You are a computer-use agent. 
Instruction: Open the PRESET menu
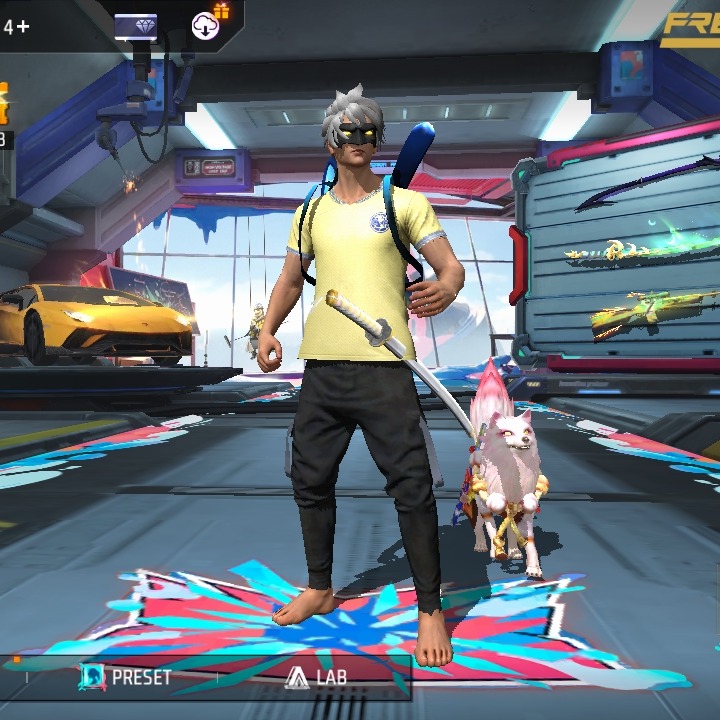[x=125, y=677]
